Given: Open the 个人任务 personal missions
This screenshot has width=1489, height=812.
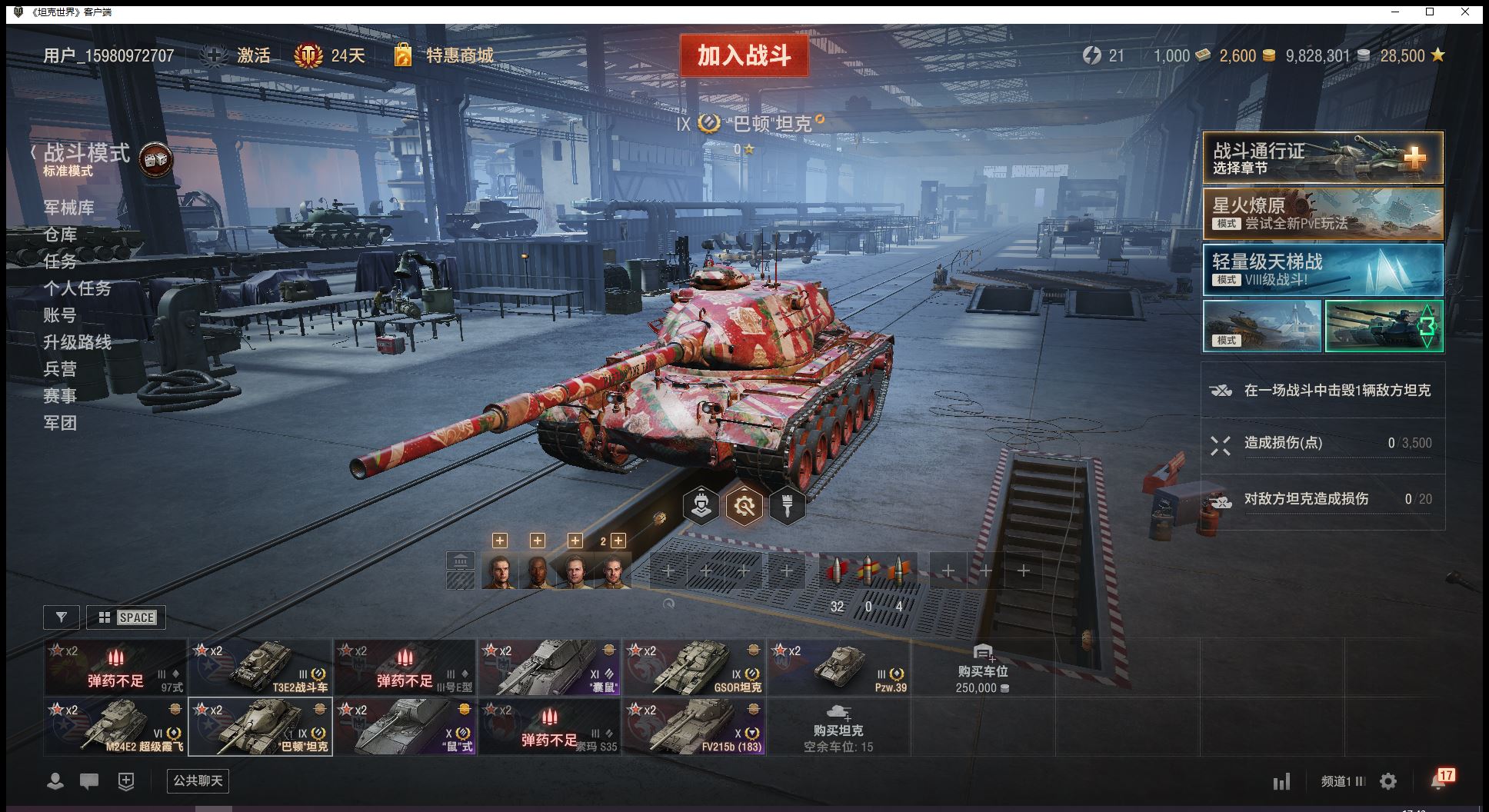Looking at the screenshot, I should pos(78,288).
